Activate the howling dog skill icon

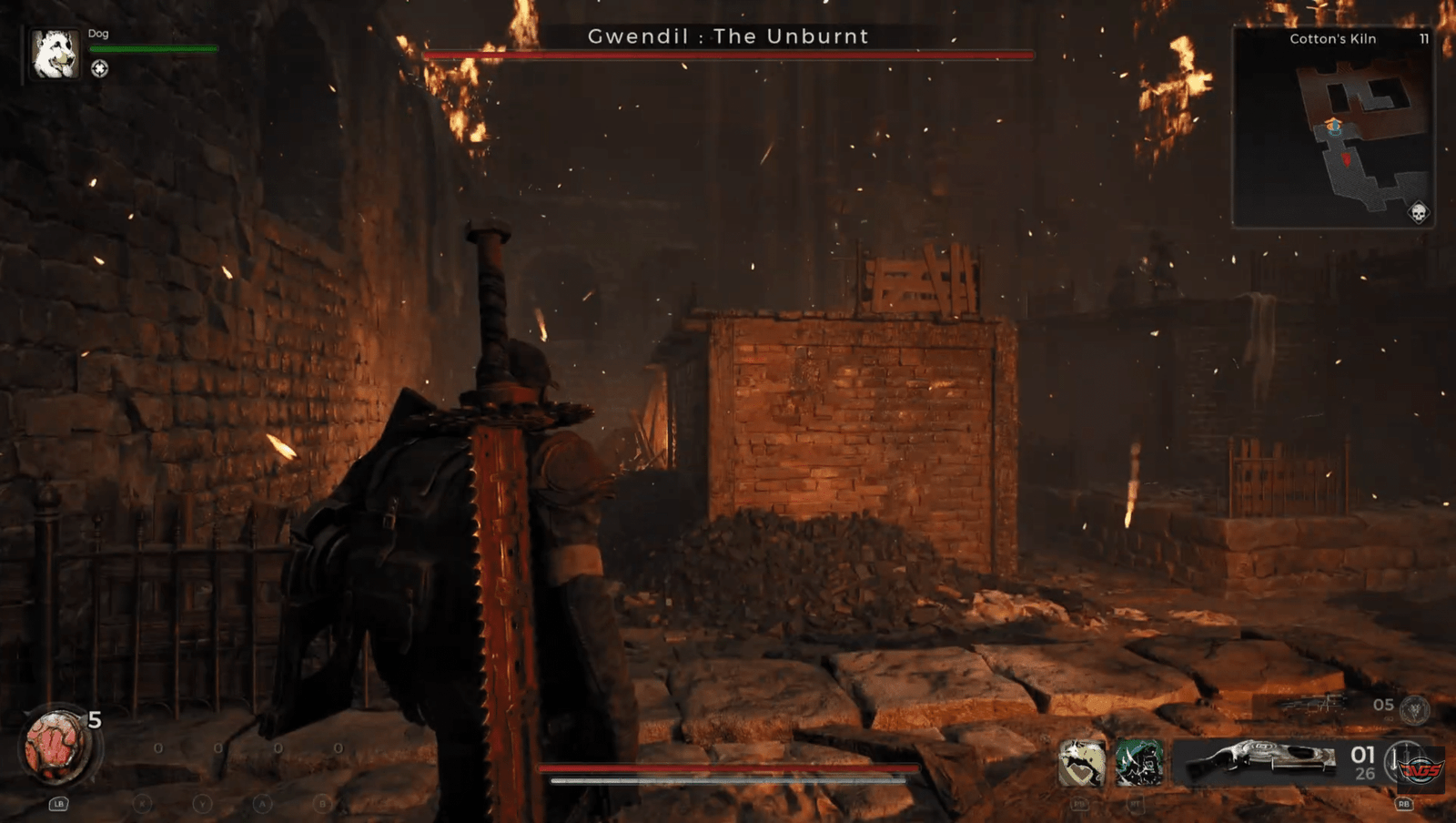tap(1082, 762)
